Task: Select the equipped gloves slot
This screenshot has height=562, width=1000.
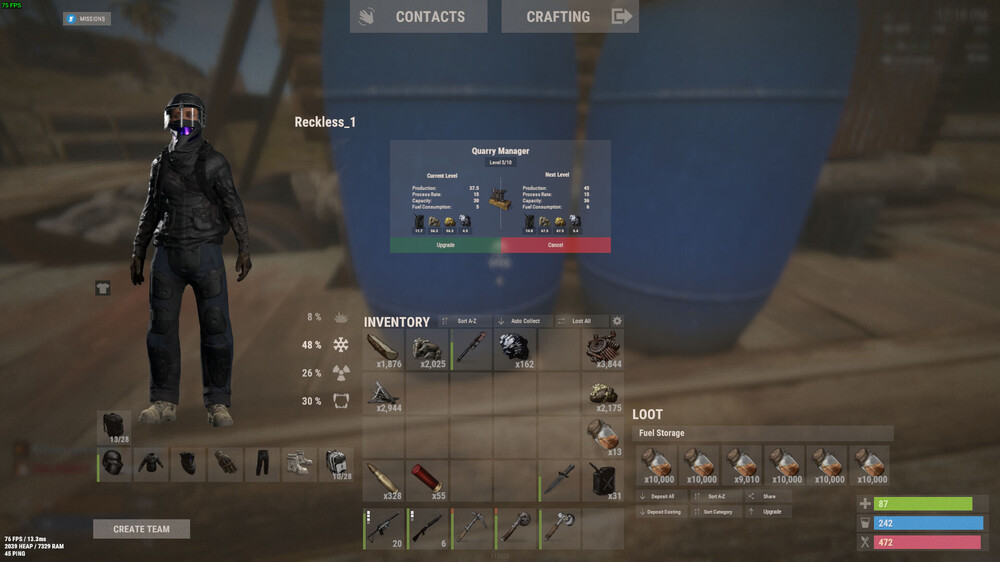Action: 226,464
